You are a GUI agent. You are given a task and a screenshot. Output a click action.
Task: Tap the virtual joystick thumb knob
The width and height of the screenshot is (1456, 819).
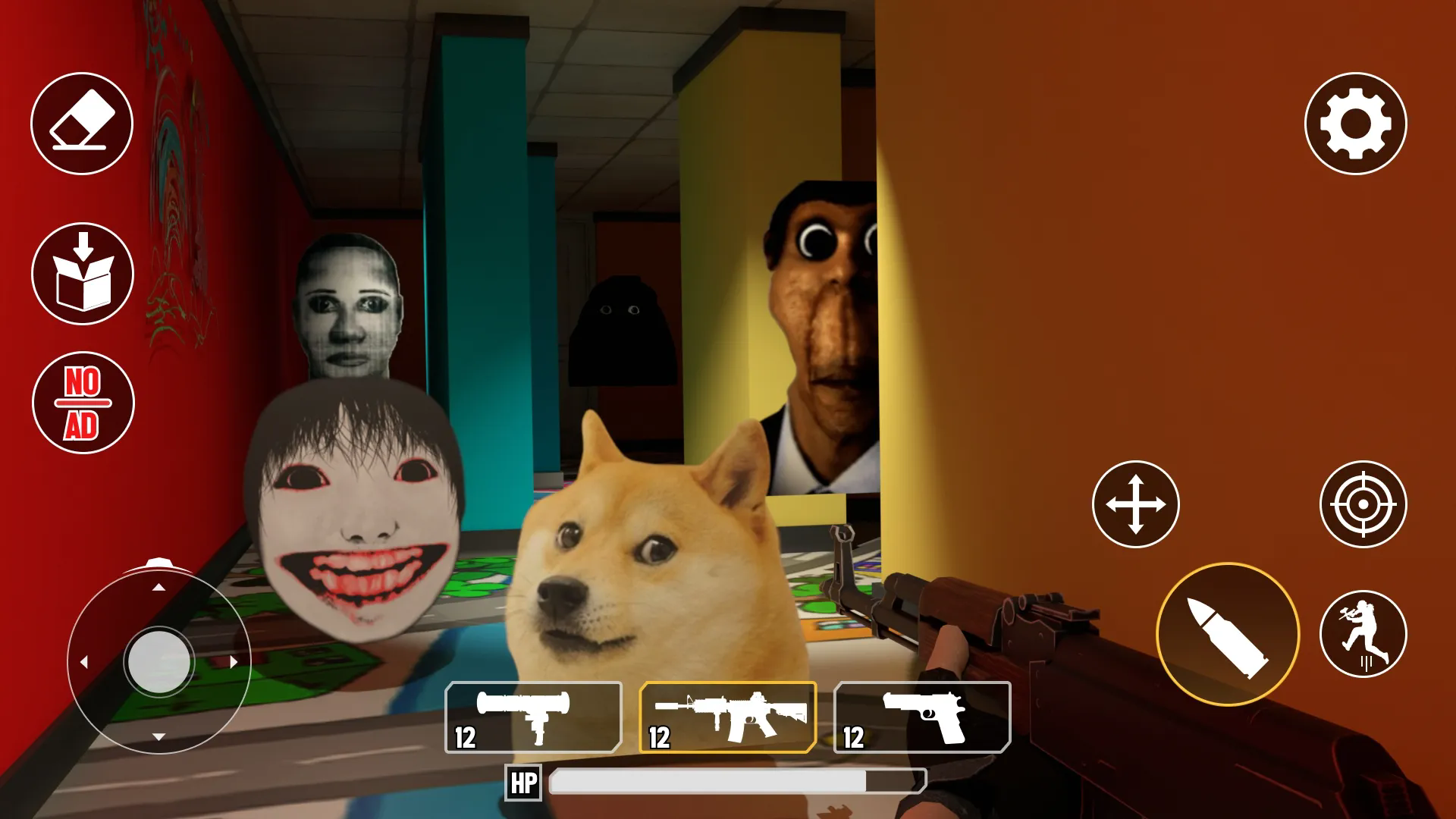(159, 661)
